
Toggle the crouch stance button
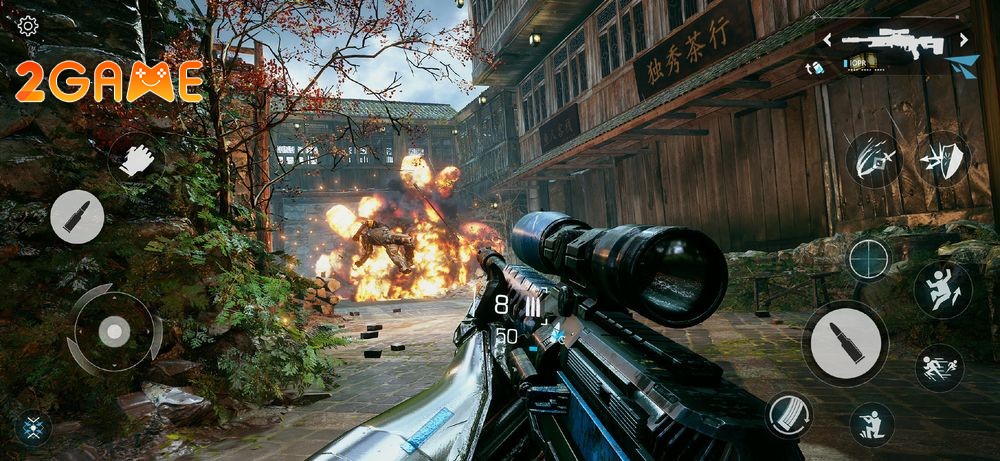pyautogui.click(x=872, y=424)
